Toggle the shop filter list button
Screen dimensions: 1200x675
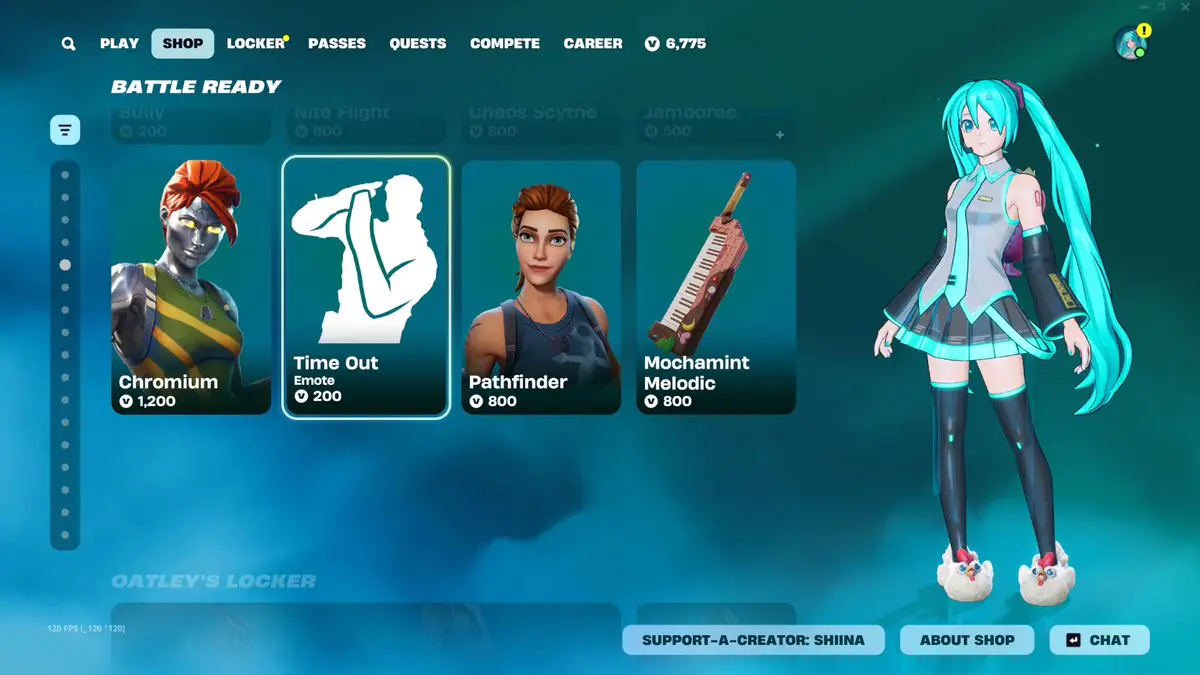[x=65, y=130]
